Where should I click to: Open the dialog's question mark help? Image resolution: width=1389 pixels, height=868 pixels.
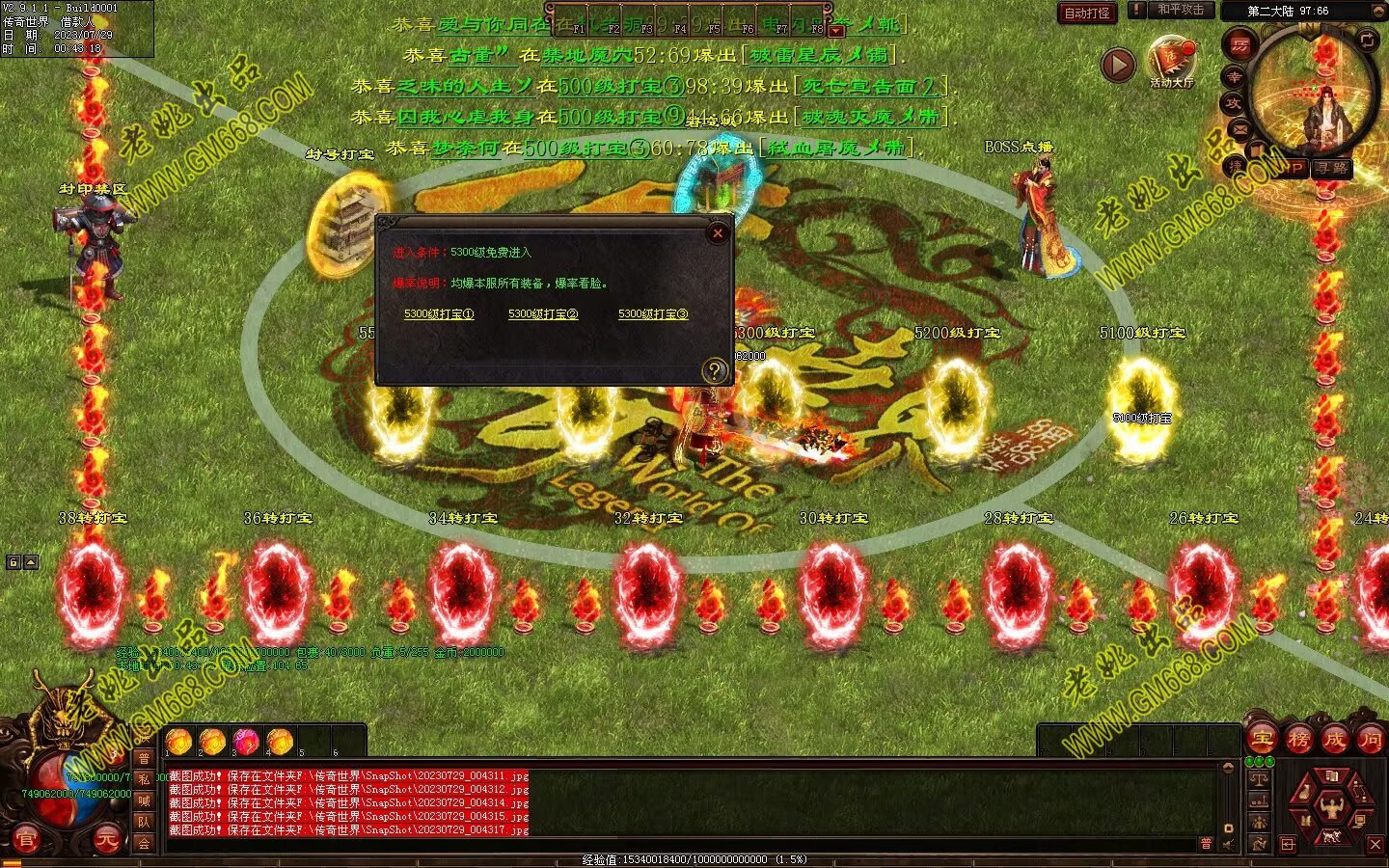715,369
